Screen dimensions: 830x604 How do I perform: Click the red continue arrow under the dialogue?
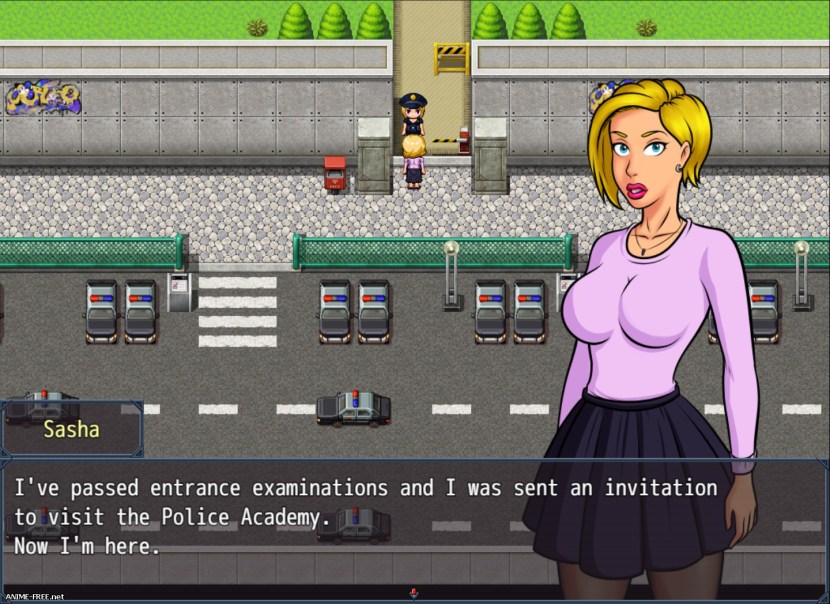click(x=413, y=591)
